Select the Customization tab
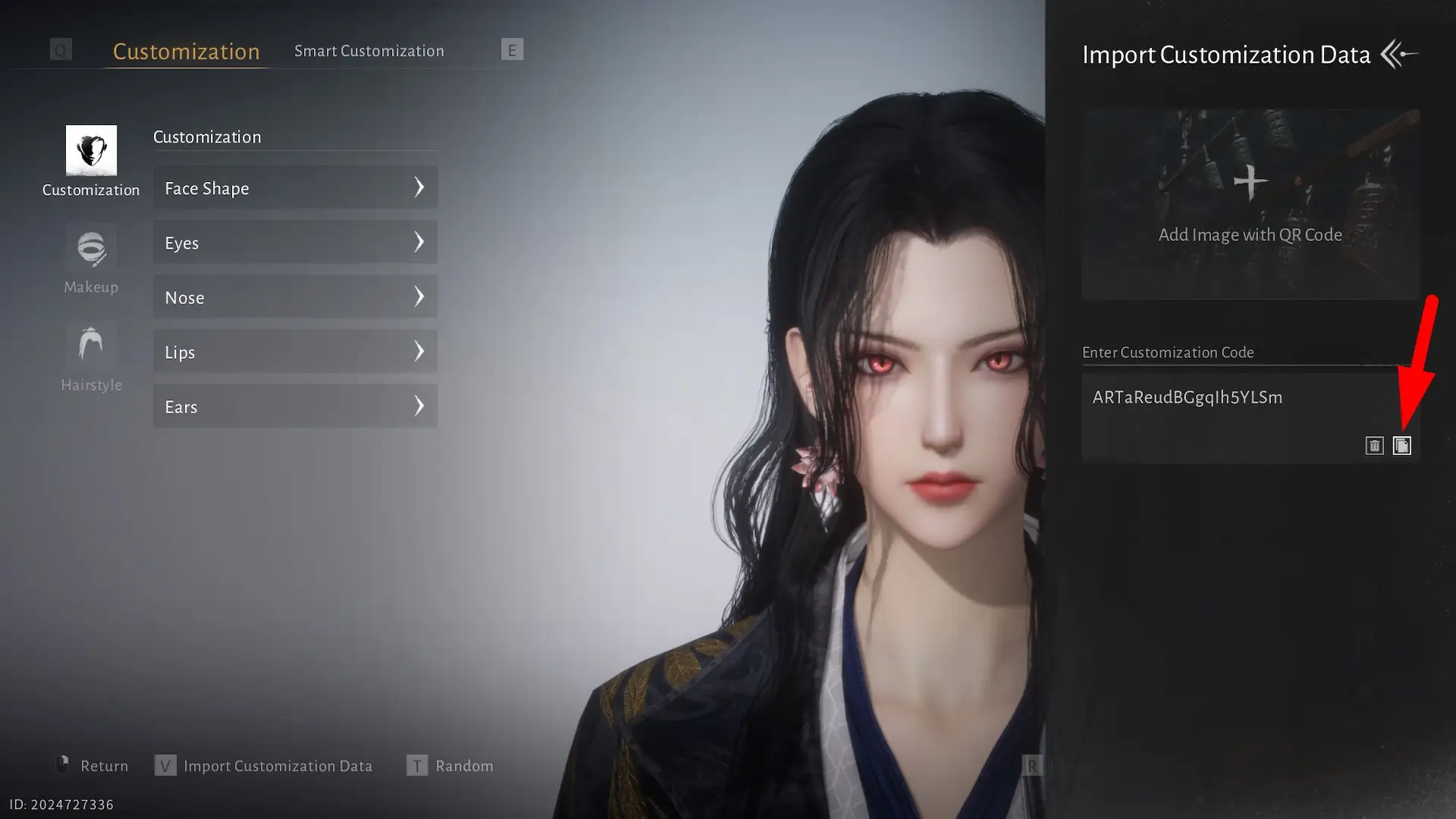This screenshot has height=819, width=1456. [186, 51]
